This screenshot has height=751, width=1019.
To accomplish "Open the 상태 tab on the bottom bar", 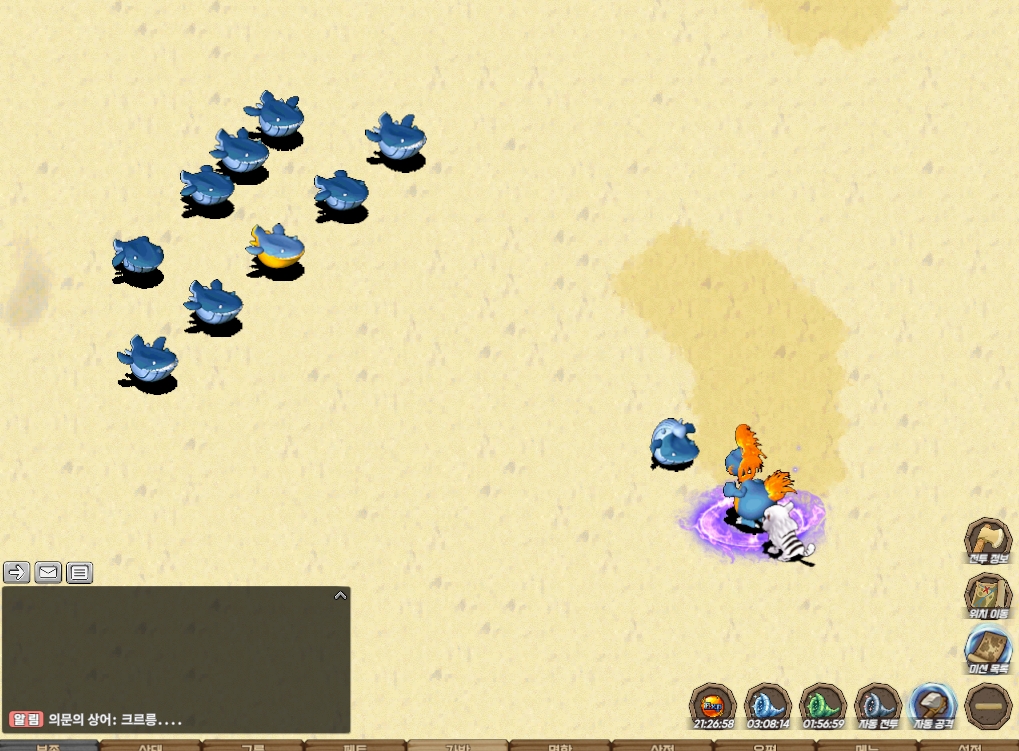I will 150,746.
